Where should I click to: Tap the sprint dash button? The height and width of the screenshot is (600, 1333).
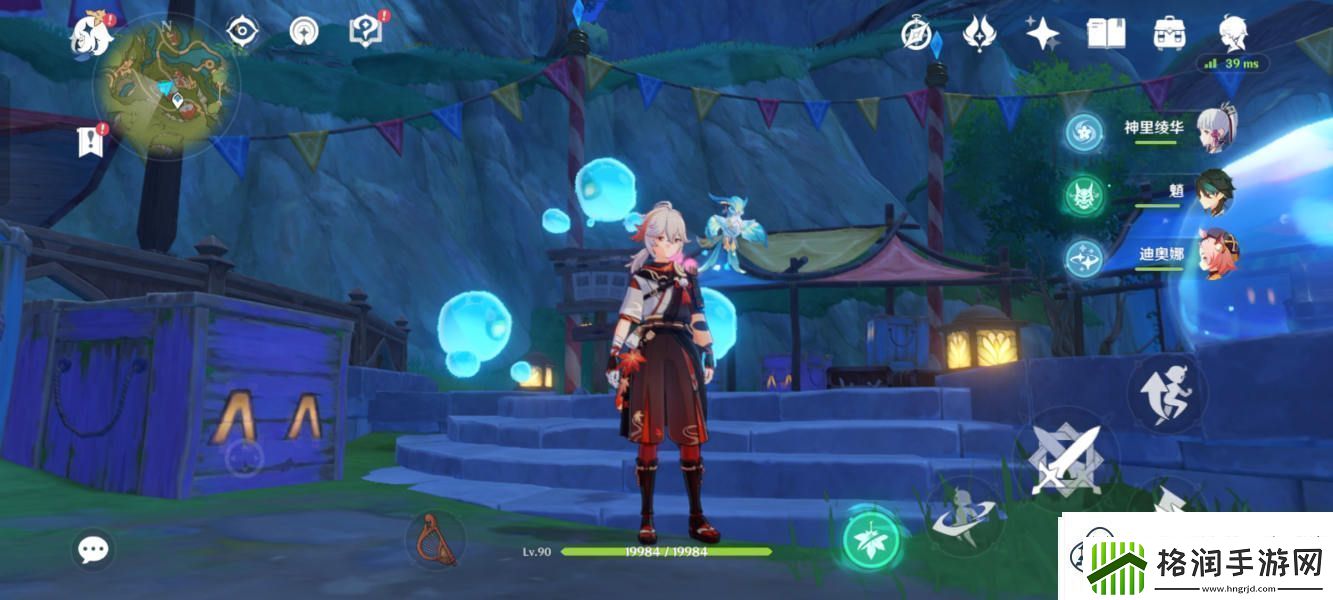(1166, 391)
